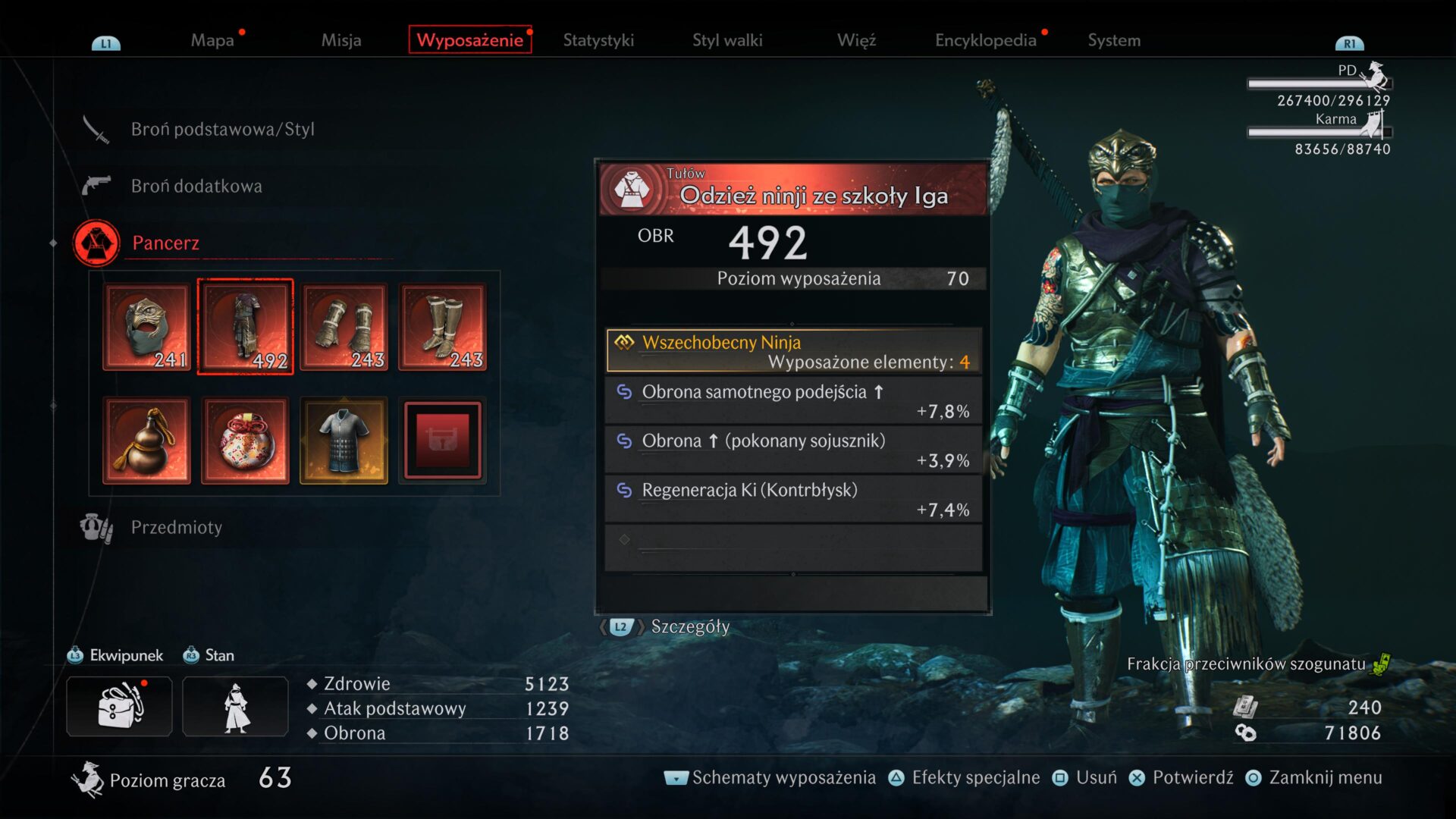Choose the Przedmioty category

coord(176,527)
